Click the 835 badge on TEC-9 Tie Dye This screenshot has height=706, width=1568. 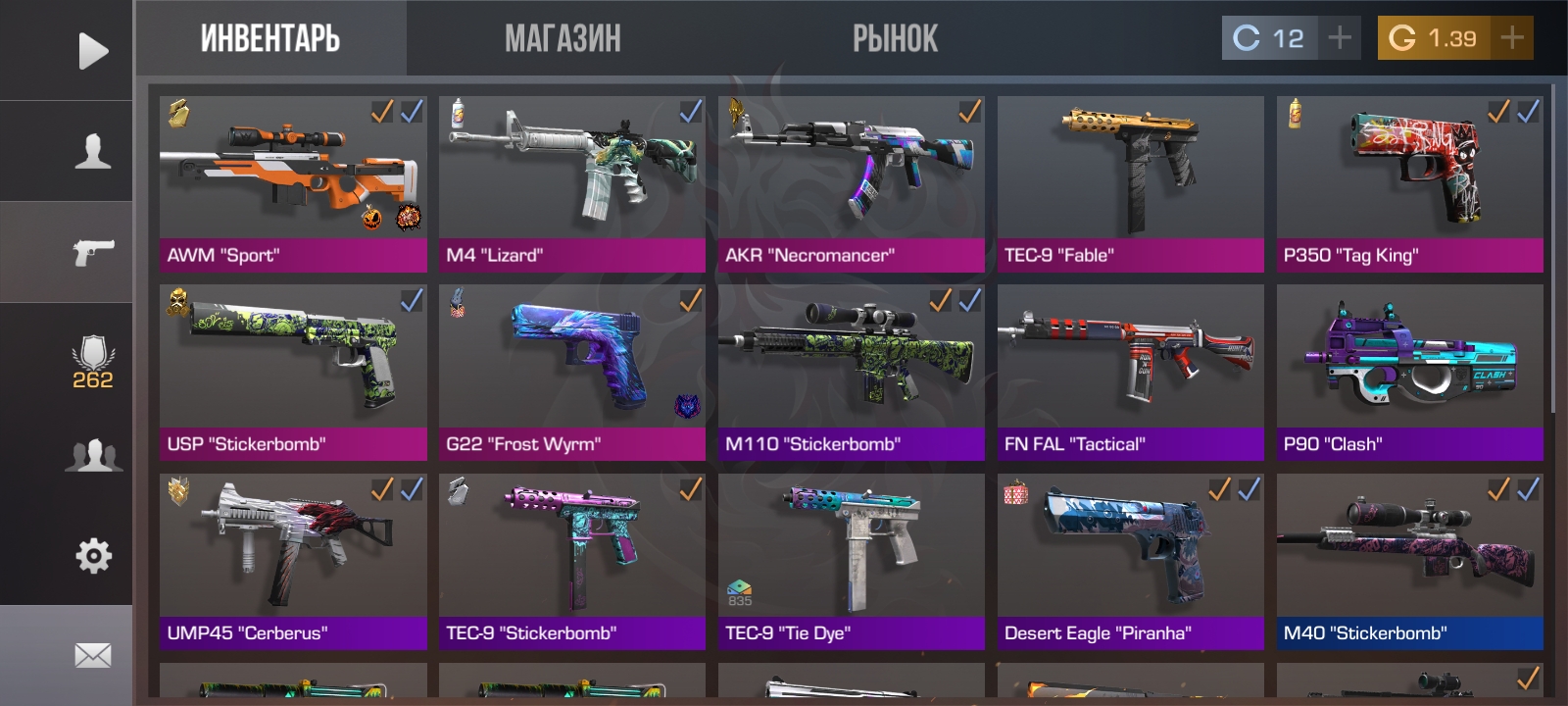pyautogui.click(x=742, y=588)
